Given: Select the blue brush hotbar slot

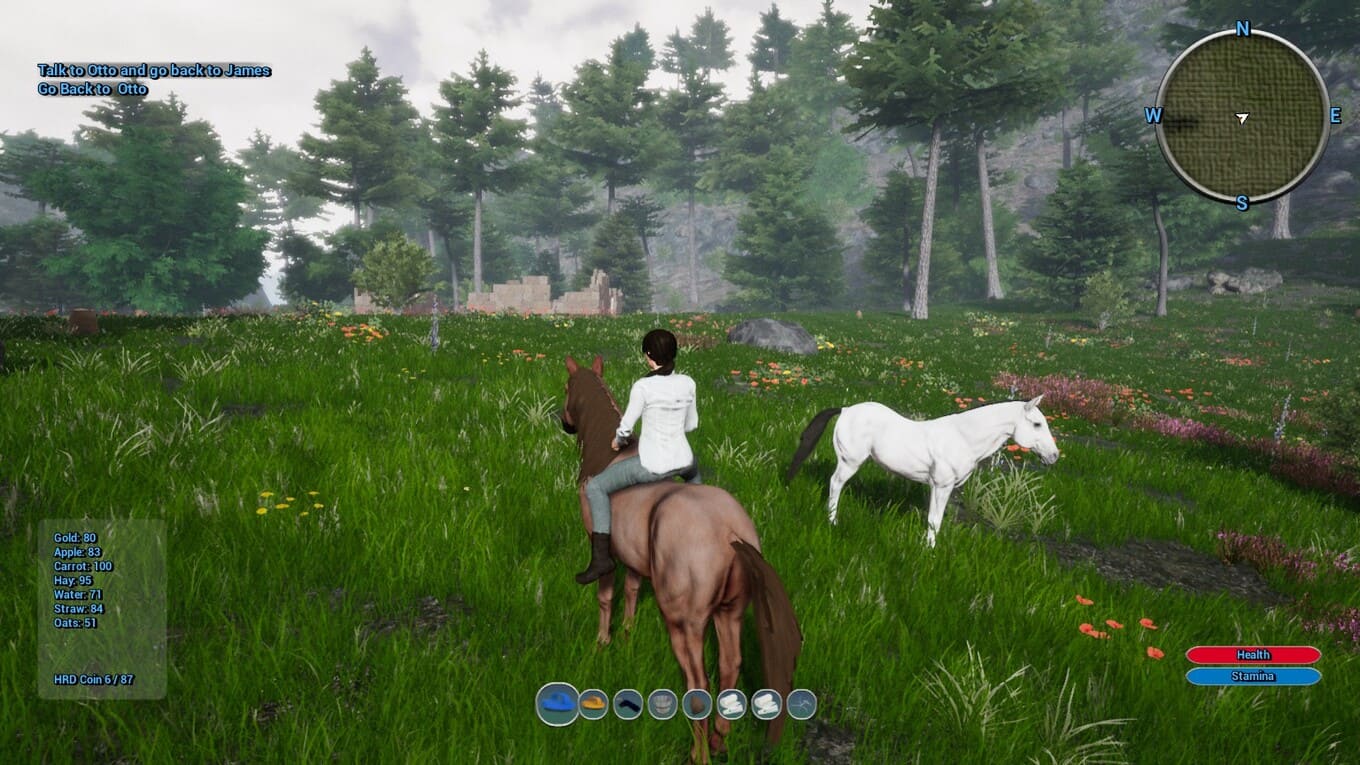Looking at the screenshot, I should coord(557,704).
